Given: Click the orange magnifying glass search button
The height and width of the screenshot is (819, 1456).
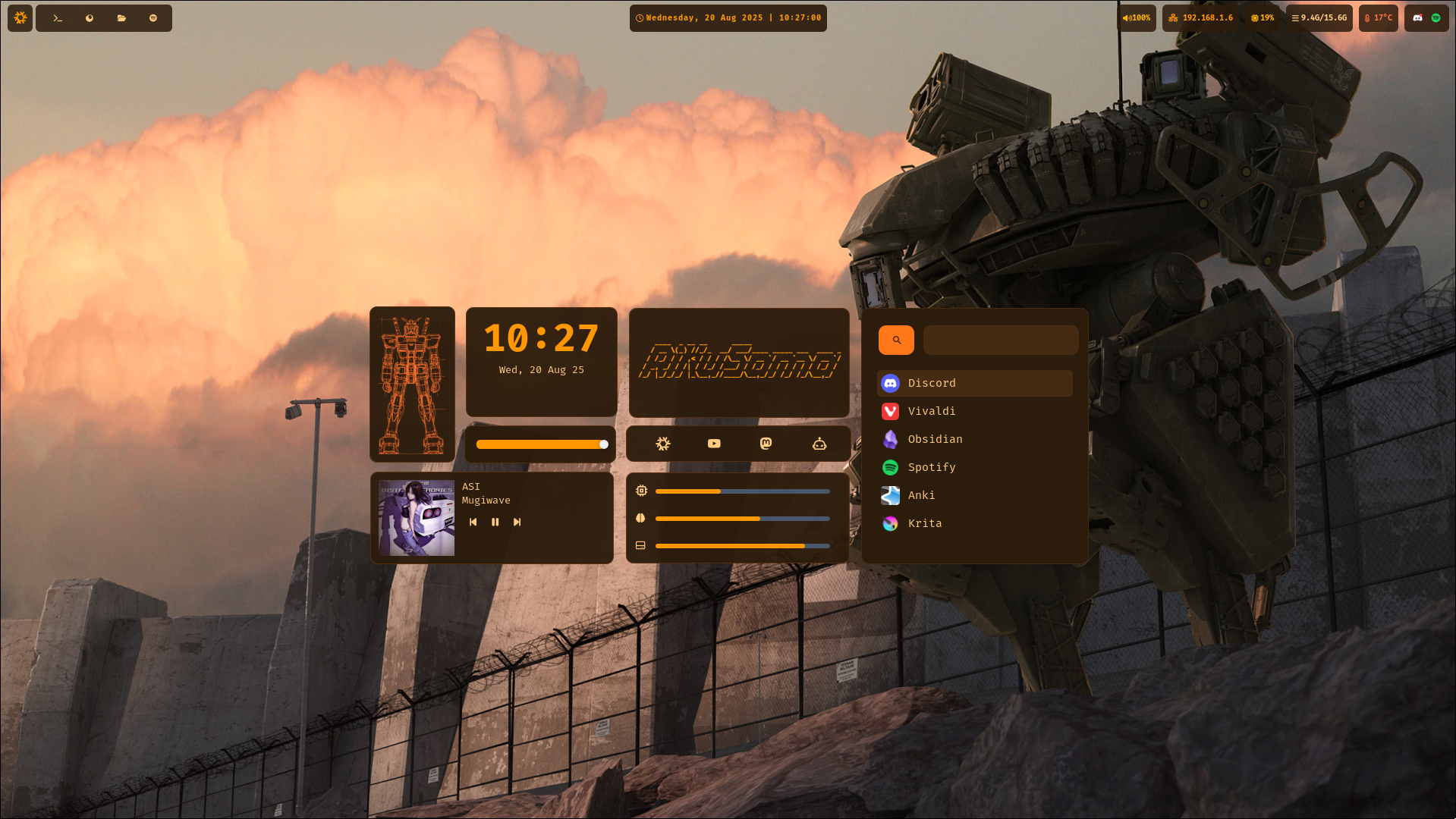Looking at the screenshot, I should [896, 340].
